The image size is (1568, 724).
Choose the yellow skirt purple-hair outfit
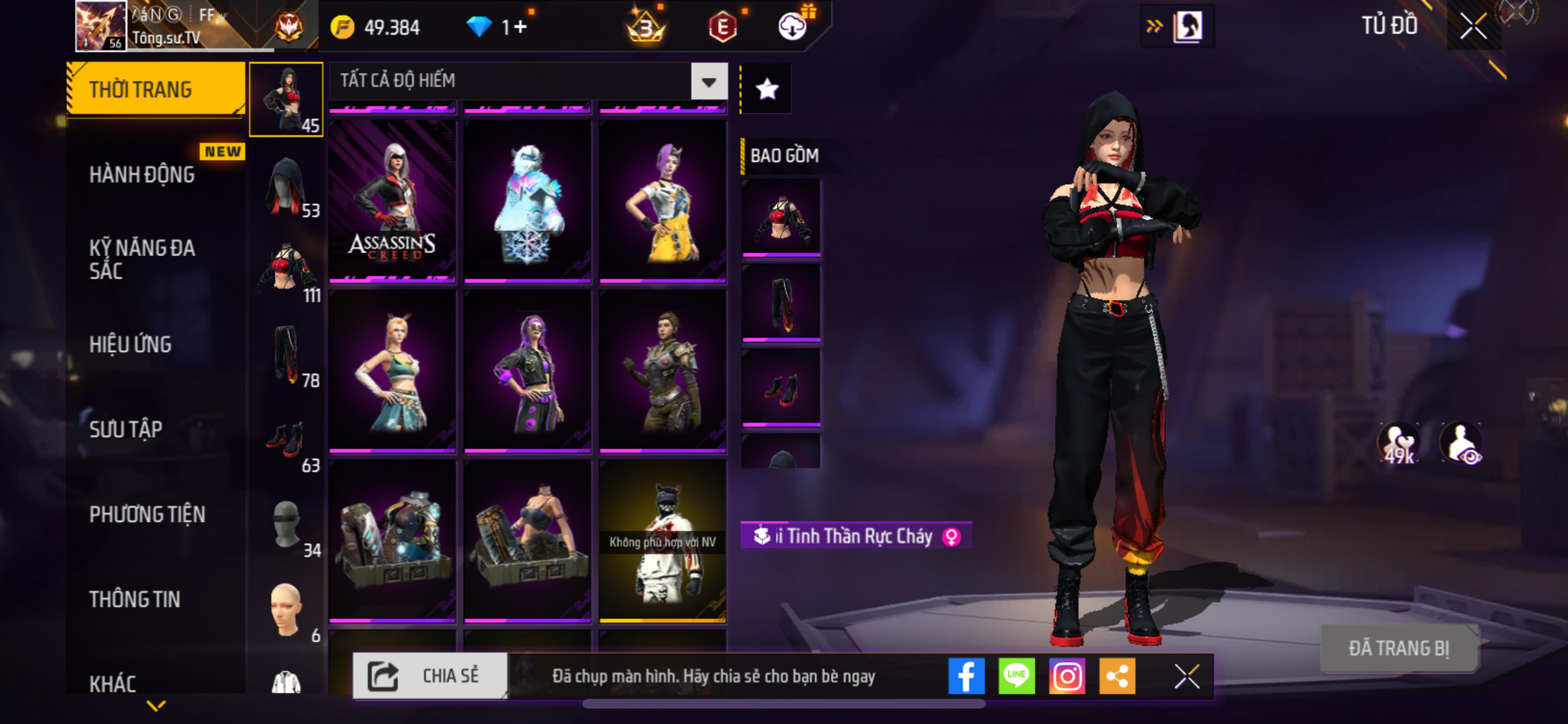pos(662,201)
